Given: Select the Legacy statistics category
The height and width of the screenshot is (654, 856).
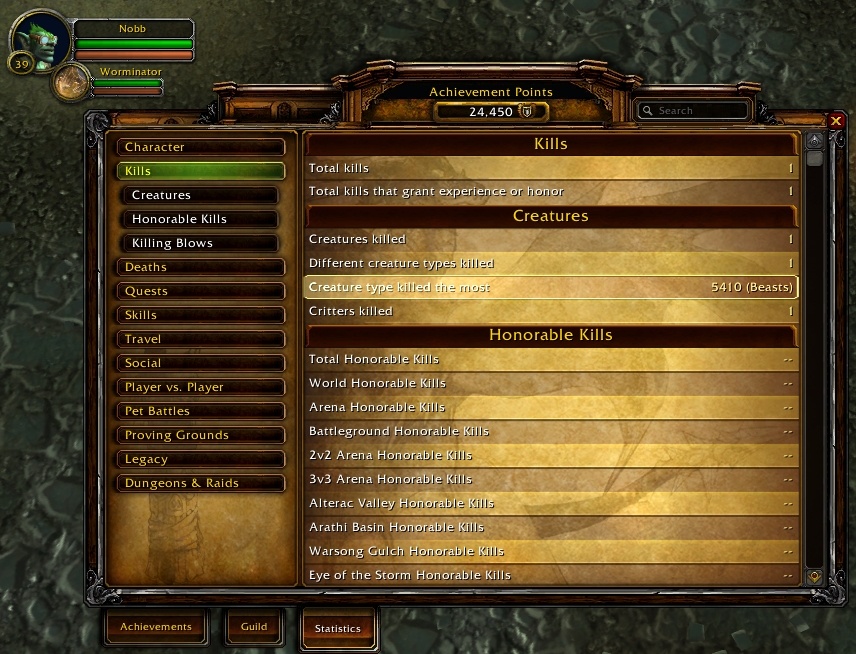Looking at the screenshot, I should click(200, 459).
